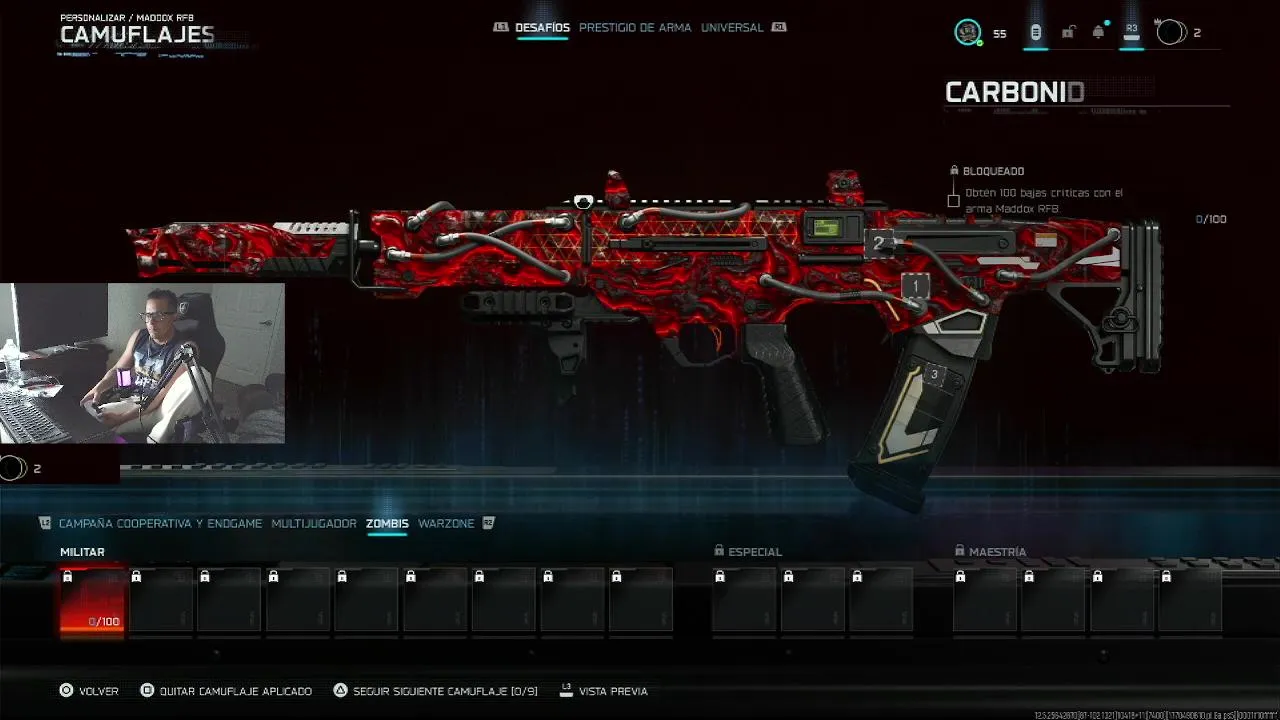The height and width of the screenshot is (720, 1280).
Task: Select the Desafíos tab
Action: point(542,28)
